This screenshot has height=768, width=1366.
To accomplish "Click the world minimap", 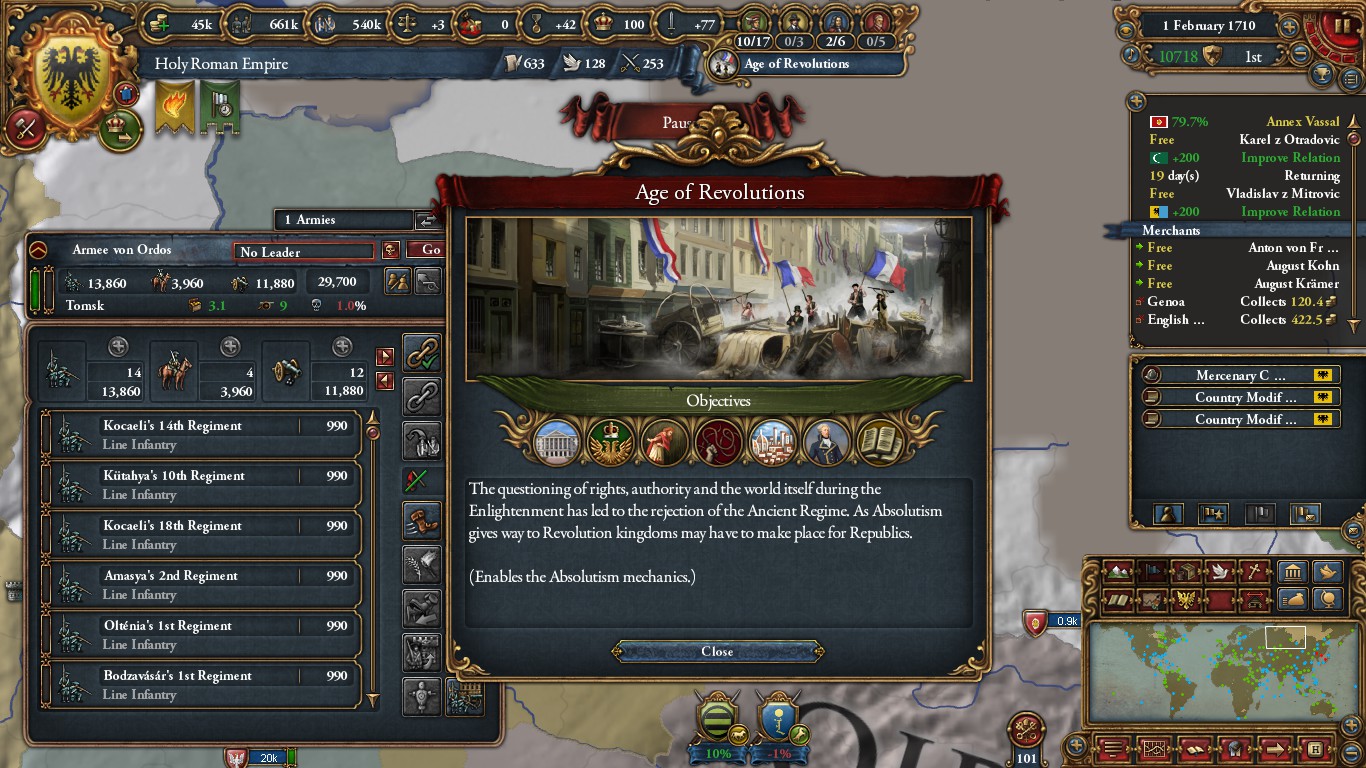I will coord(1213,673).
